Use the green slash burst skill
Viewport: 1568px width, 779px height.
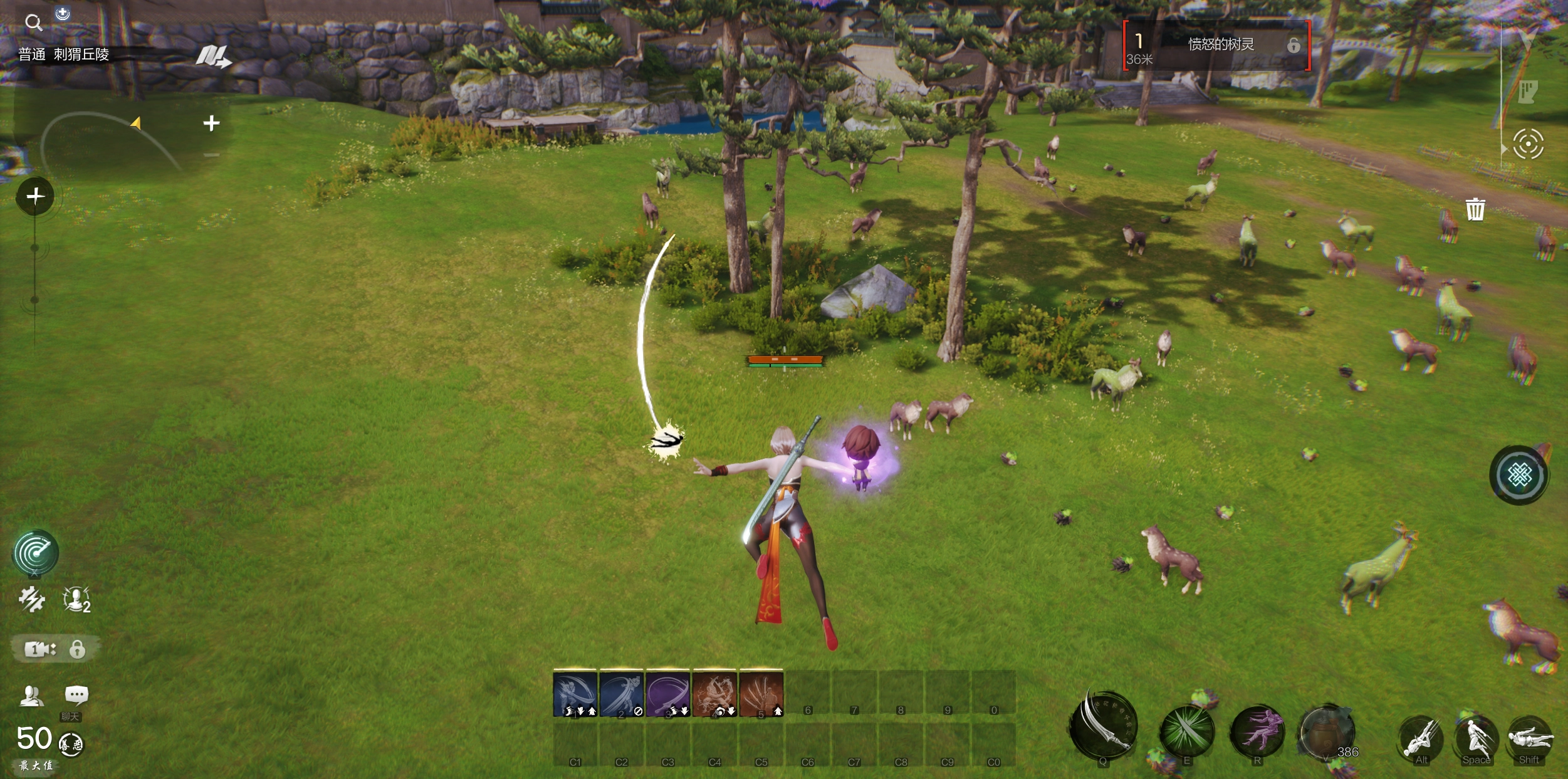click(x=1186, y=731)
